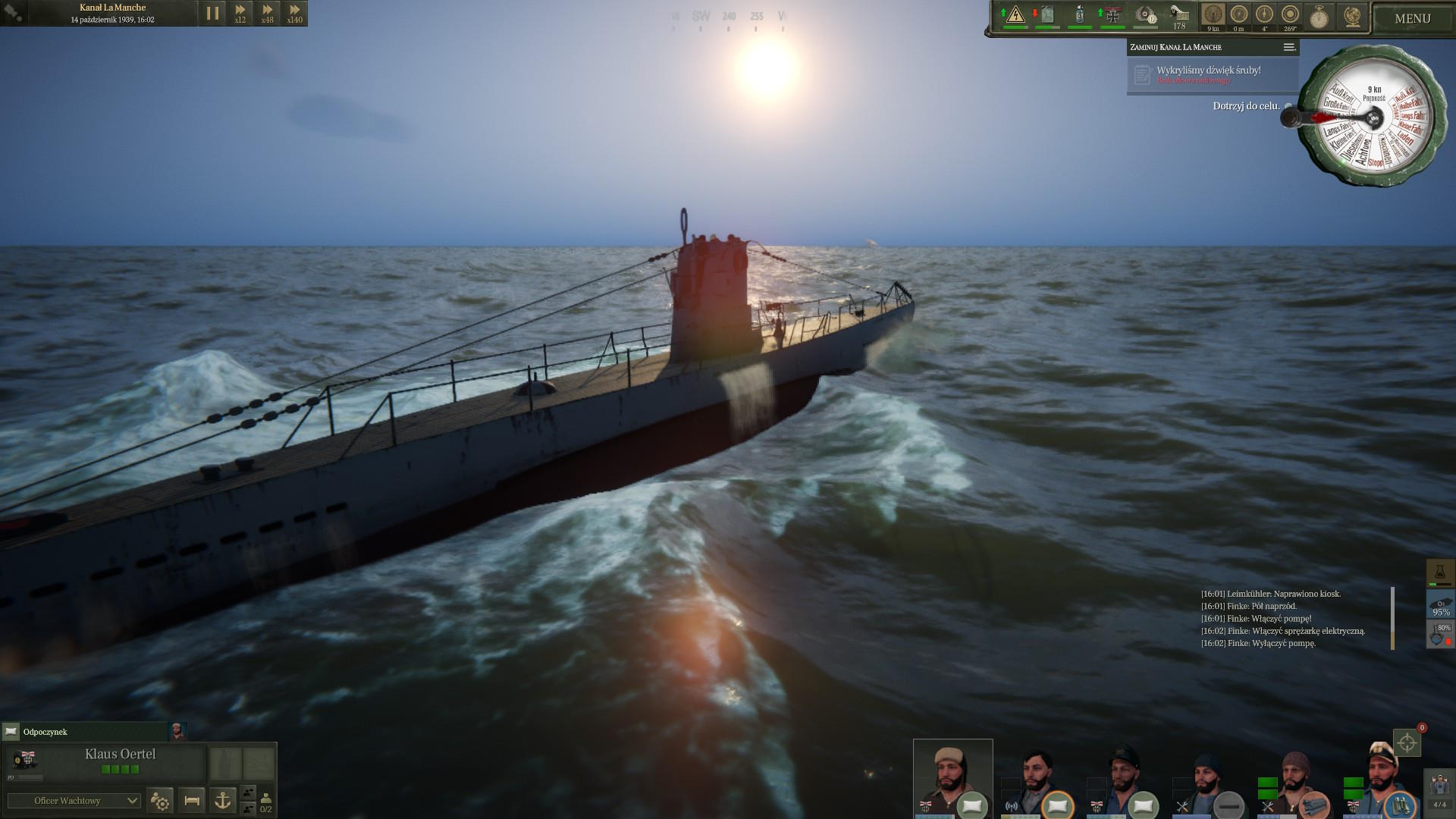The height and width of the screenshot is (819, 1456).
Task: Open the Oficer Wachtowy role dropdown
Action: coord(74,801)
